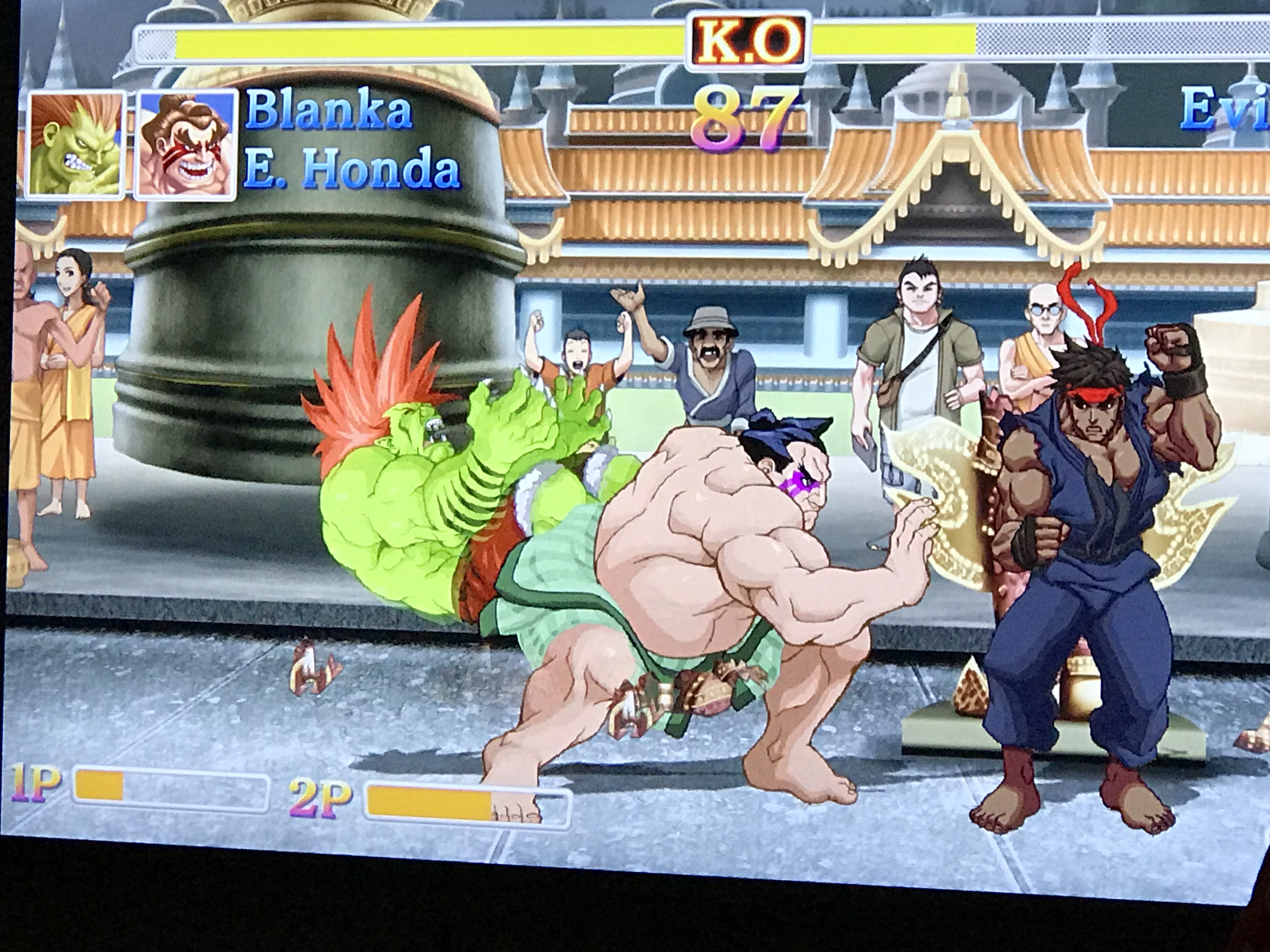This screenshot has width=1270, height=952.
Task: Click Blanka's green character portrait
Action: [x=76, y=144]
